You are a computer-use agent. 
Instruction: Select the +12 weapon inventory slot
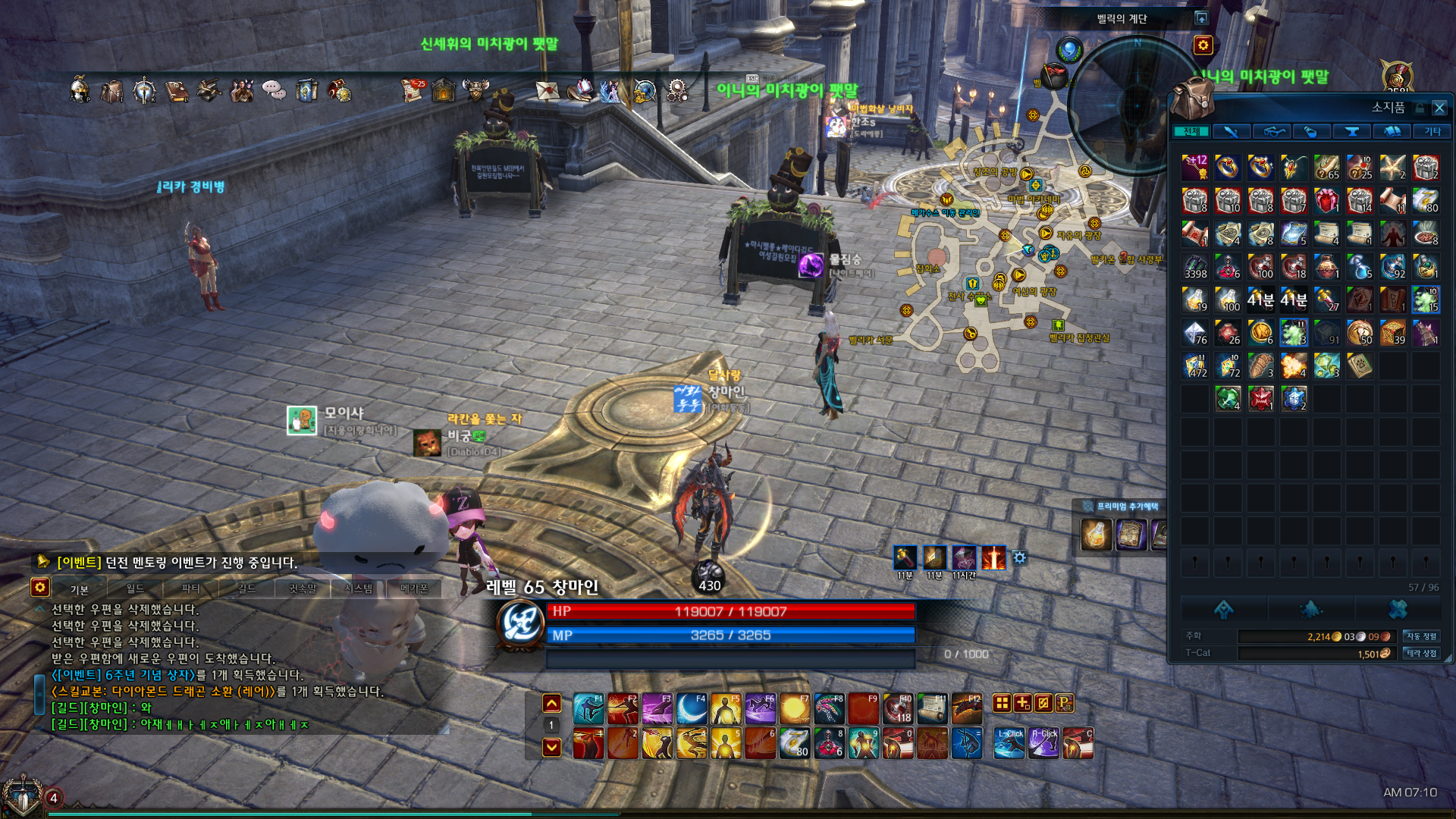[1195, 168]
